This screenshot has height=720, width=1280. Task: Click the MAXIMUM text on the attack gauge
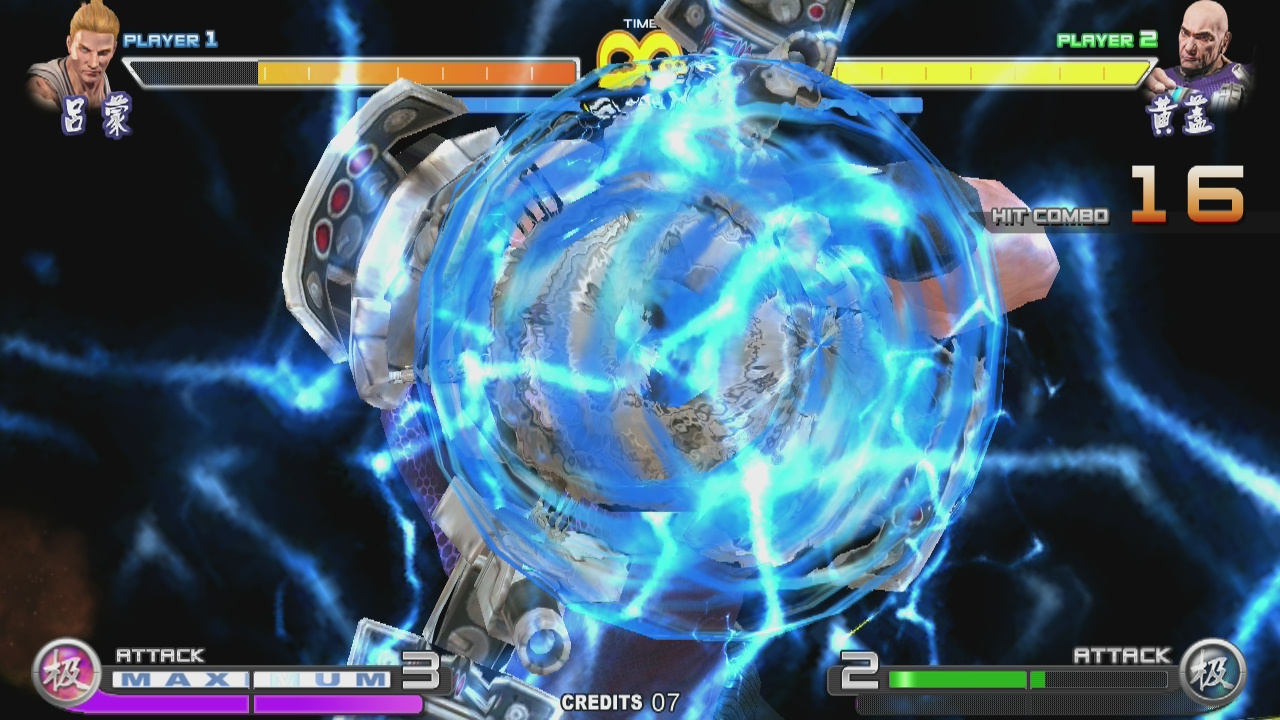(250, 677)
